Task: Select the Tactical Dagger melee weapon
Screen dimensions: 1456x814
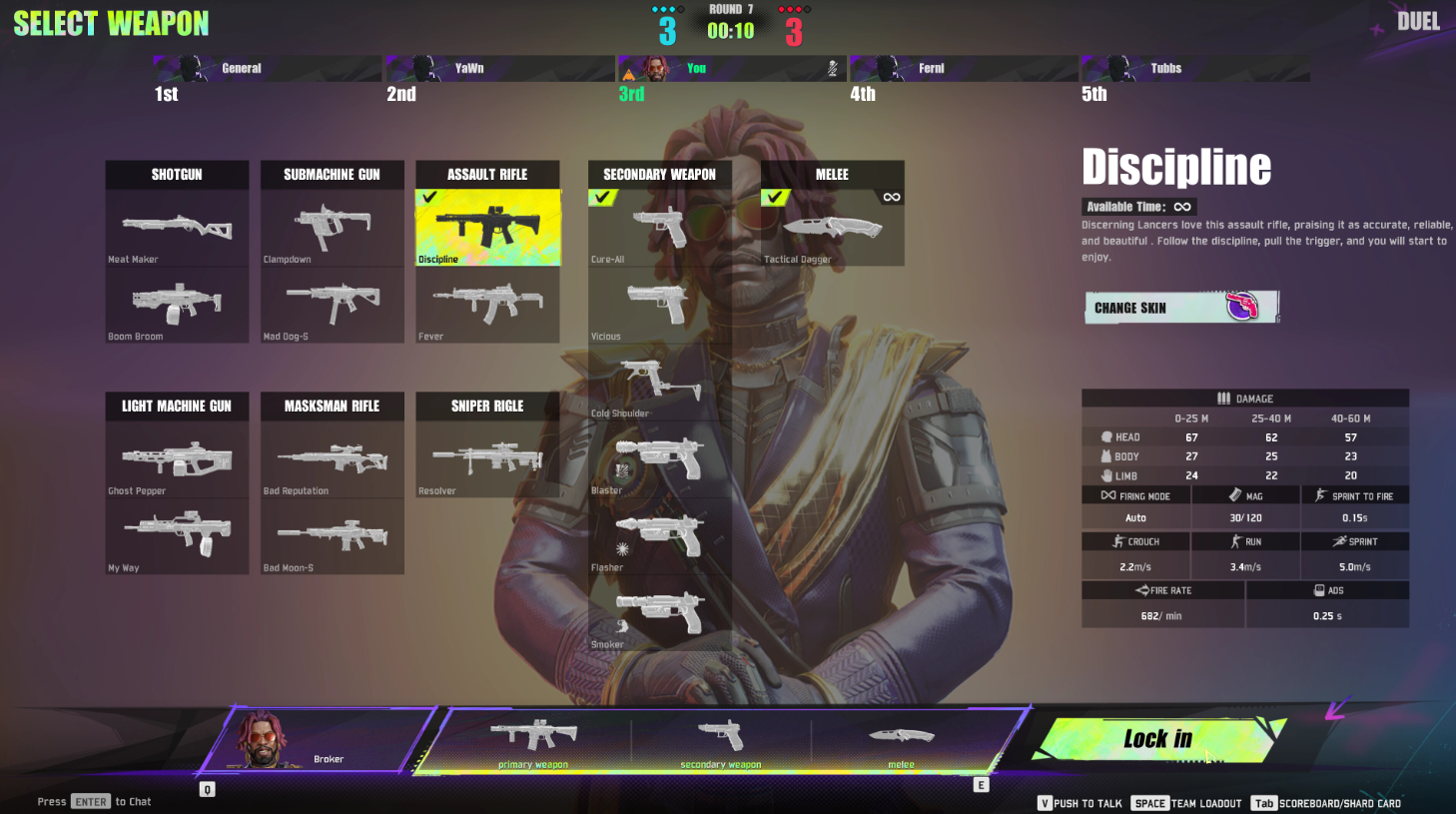Action: pyautogui.click(x=832, y=228)
